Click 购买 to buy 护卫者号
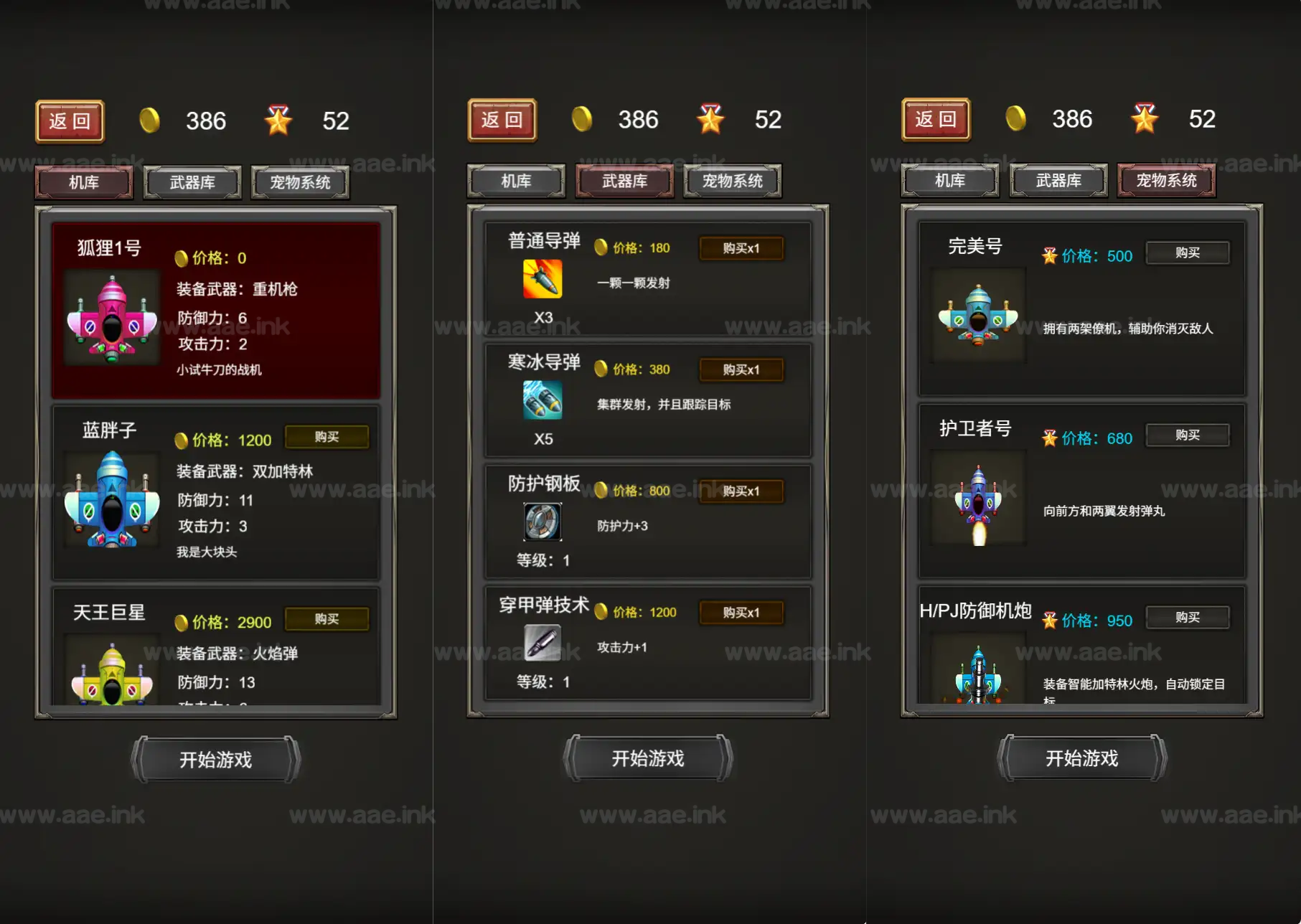The width and height of the screenshot is (1301, 924). (1187, 435)
